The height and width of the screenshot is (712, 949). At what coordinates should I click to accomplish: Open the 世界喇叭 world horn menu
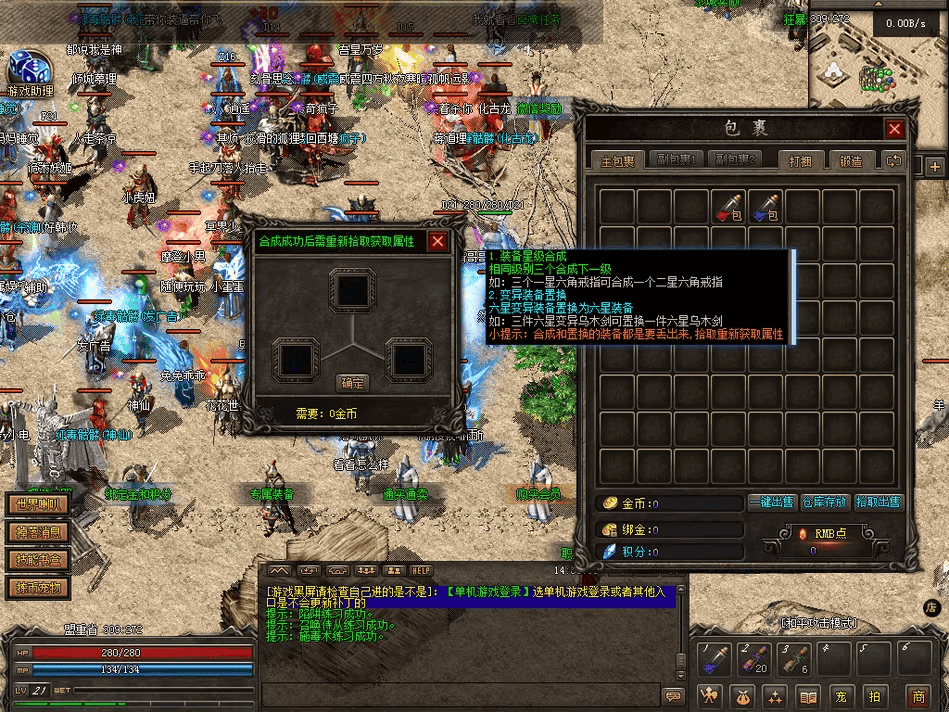pyautogui.click(x=37, y=505)
